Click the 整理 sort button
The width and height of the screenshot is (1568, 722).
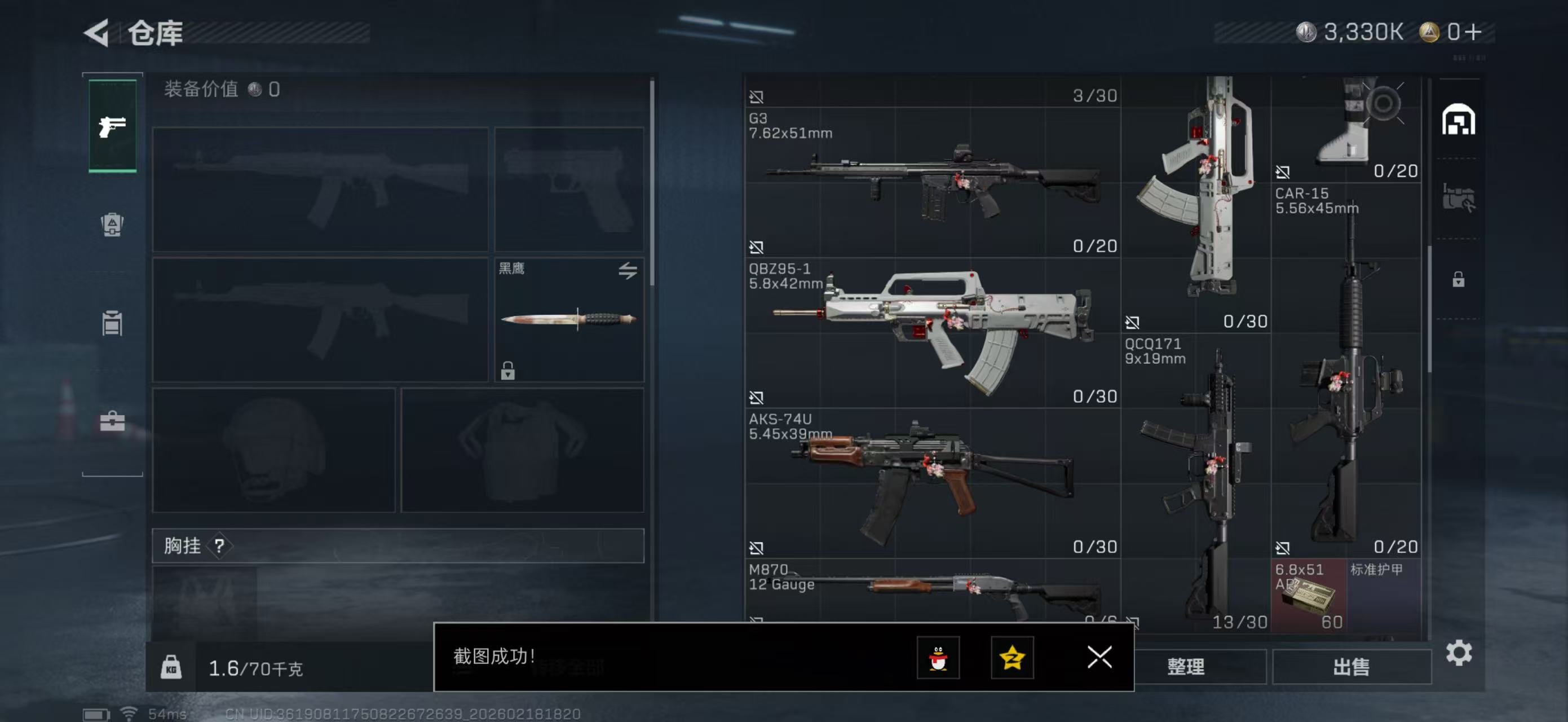point(1185,667)
